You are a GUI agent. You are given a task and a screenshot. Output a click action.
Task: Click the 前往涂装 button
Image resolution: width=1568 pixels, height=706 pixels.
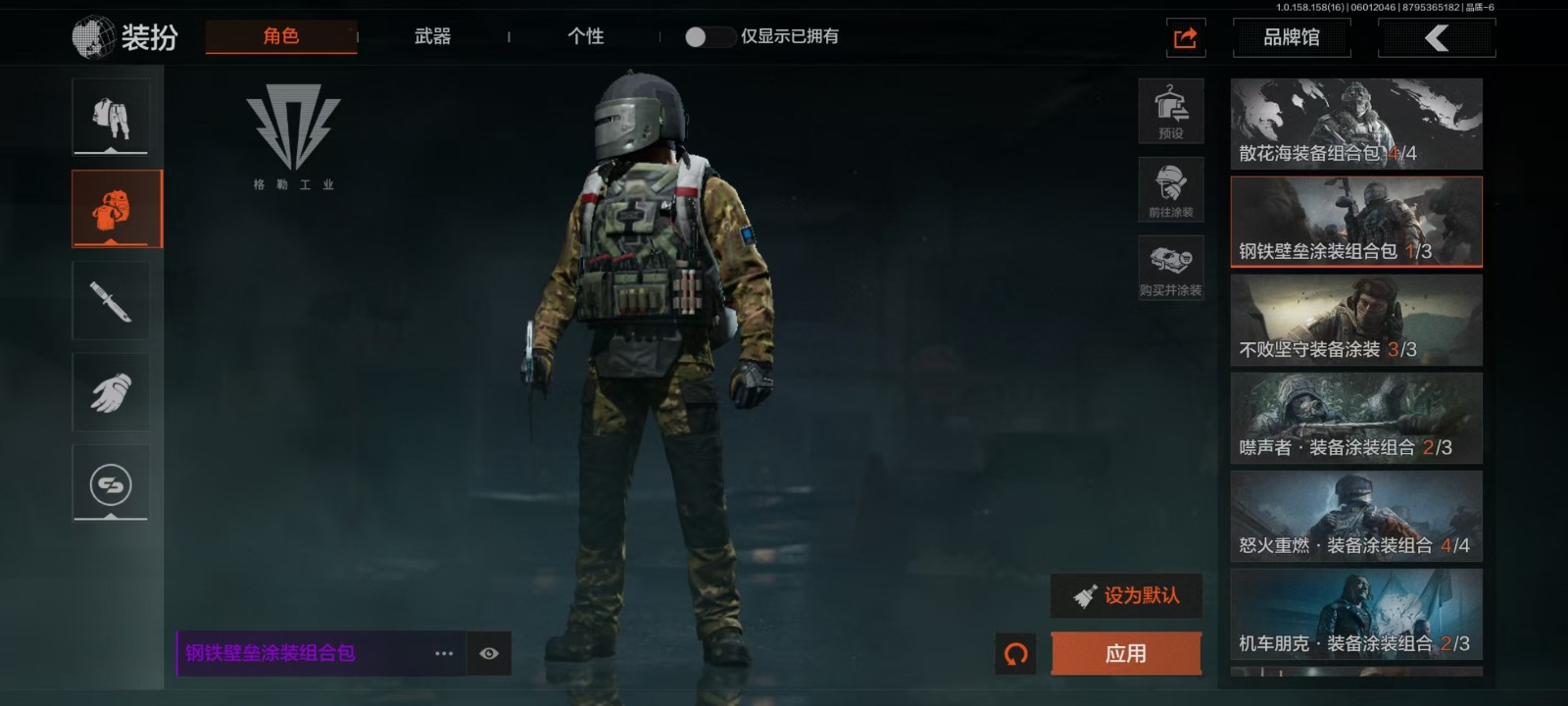1171,190
